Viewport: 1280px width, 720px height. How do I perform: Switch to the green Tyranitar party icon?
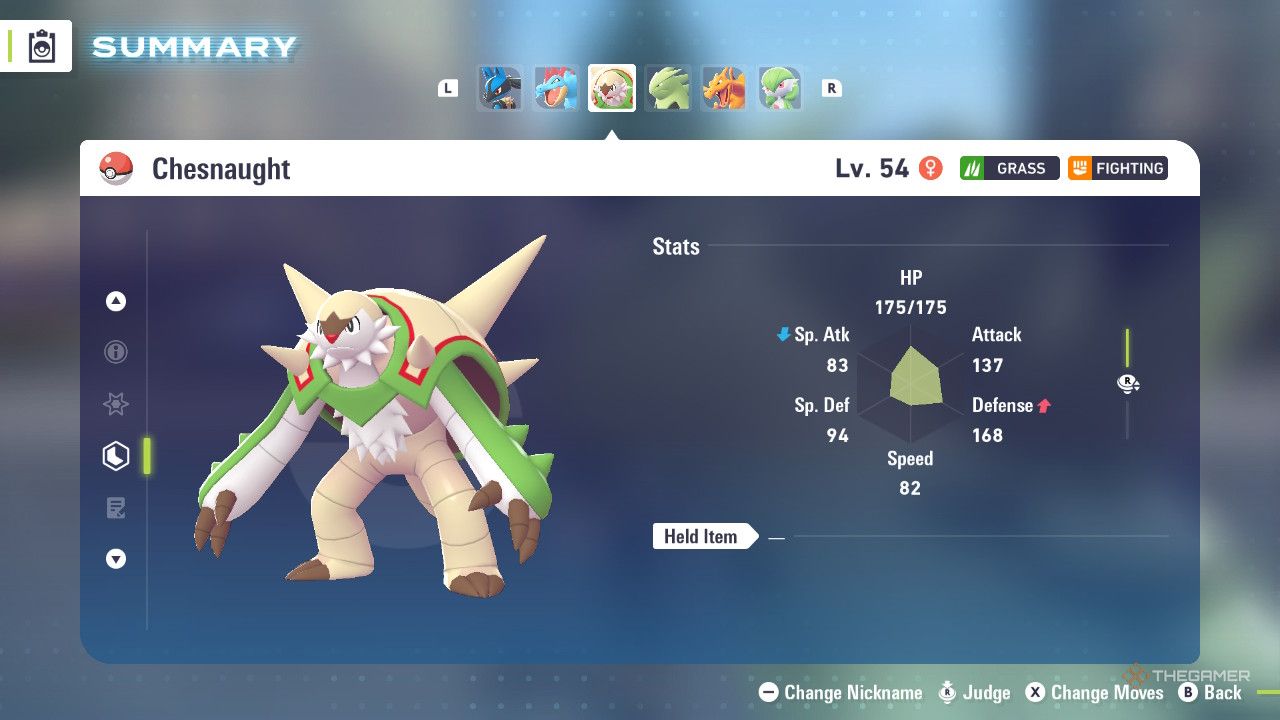coord(667,88)
